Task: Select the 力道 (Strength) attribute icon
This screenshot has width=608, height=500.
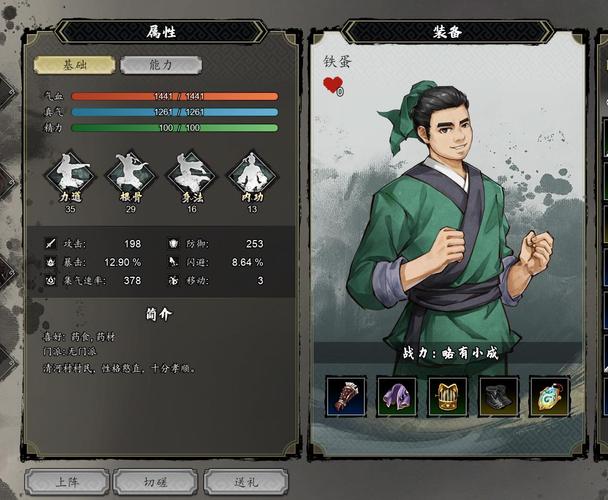Action: [70, 175]
